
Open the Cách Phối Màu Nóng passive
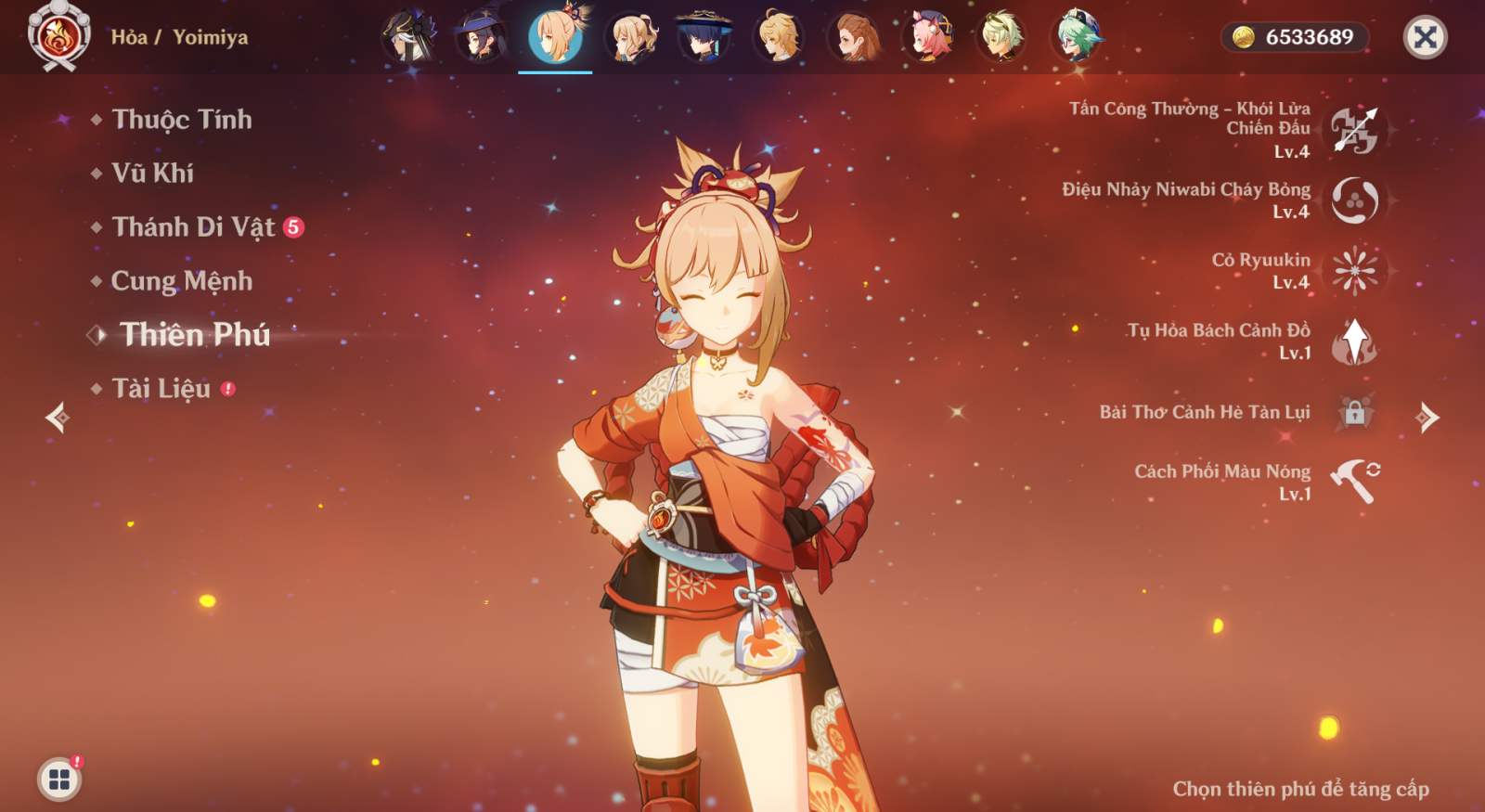coord(1354,483)
